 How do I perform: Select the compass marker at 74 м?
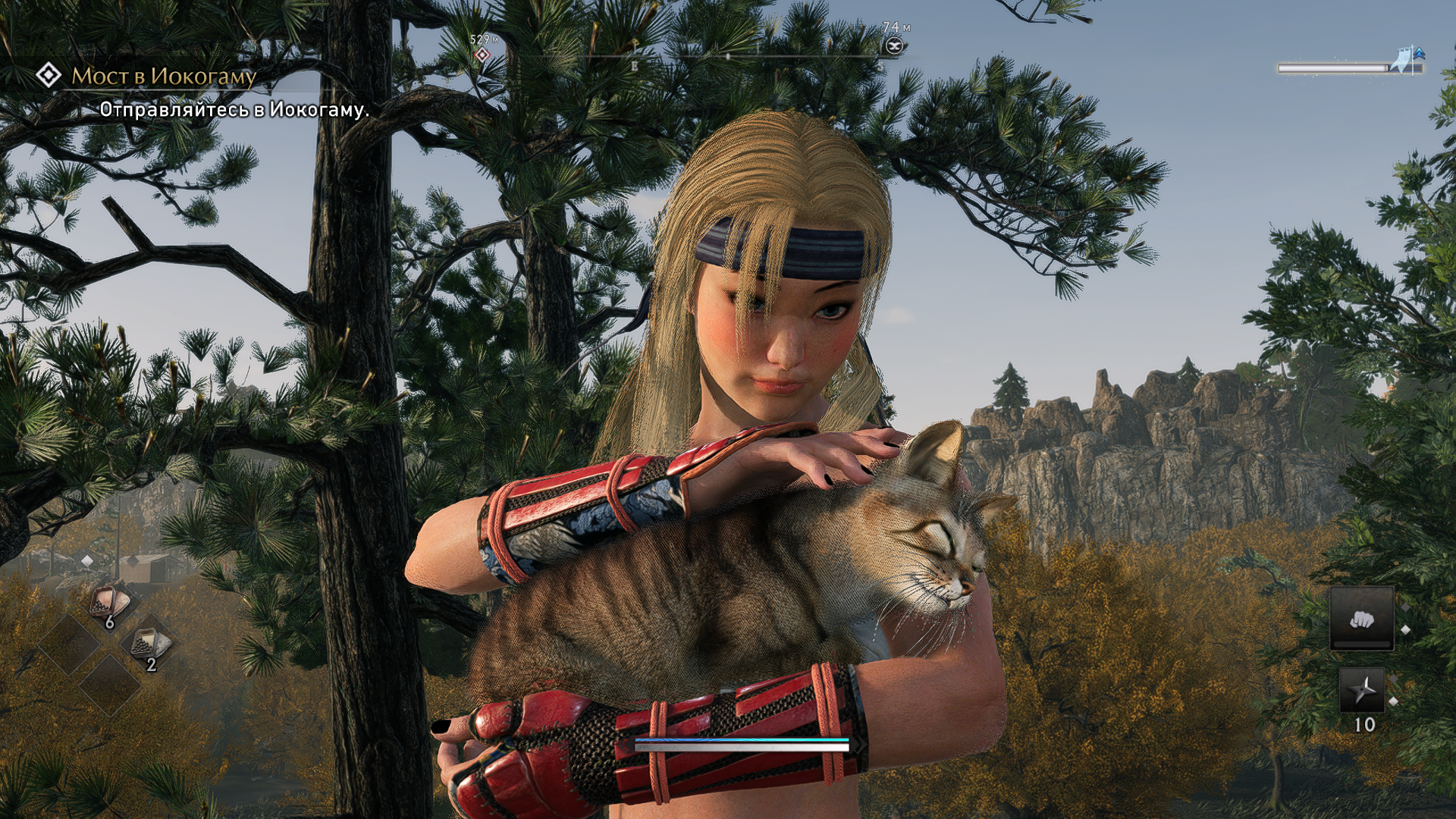coord(895,46)
